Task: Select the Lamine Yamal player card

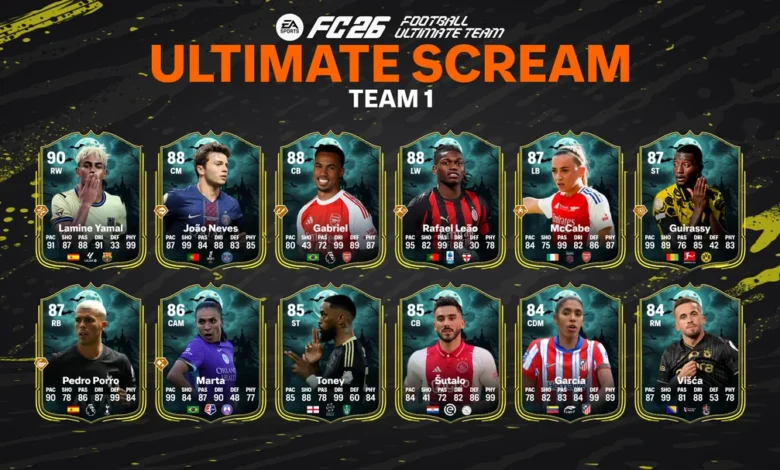Action: coord(90,198)
